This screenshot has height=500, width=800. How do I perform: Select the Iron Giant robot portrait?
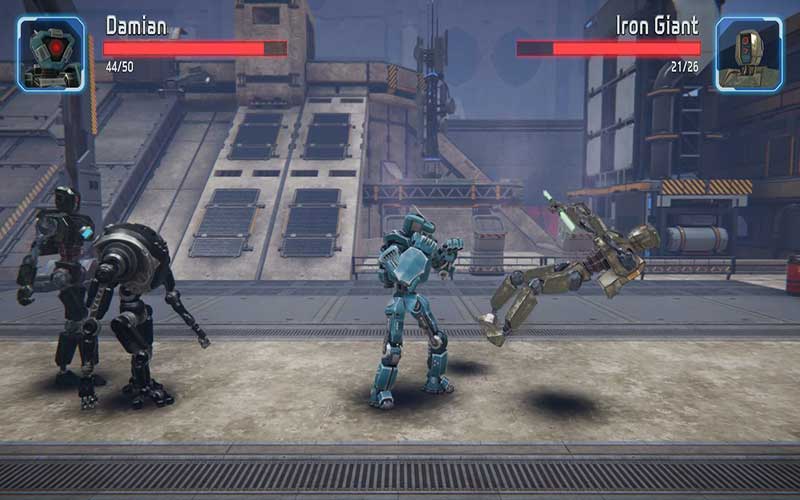click(748, 54)
